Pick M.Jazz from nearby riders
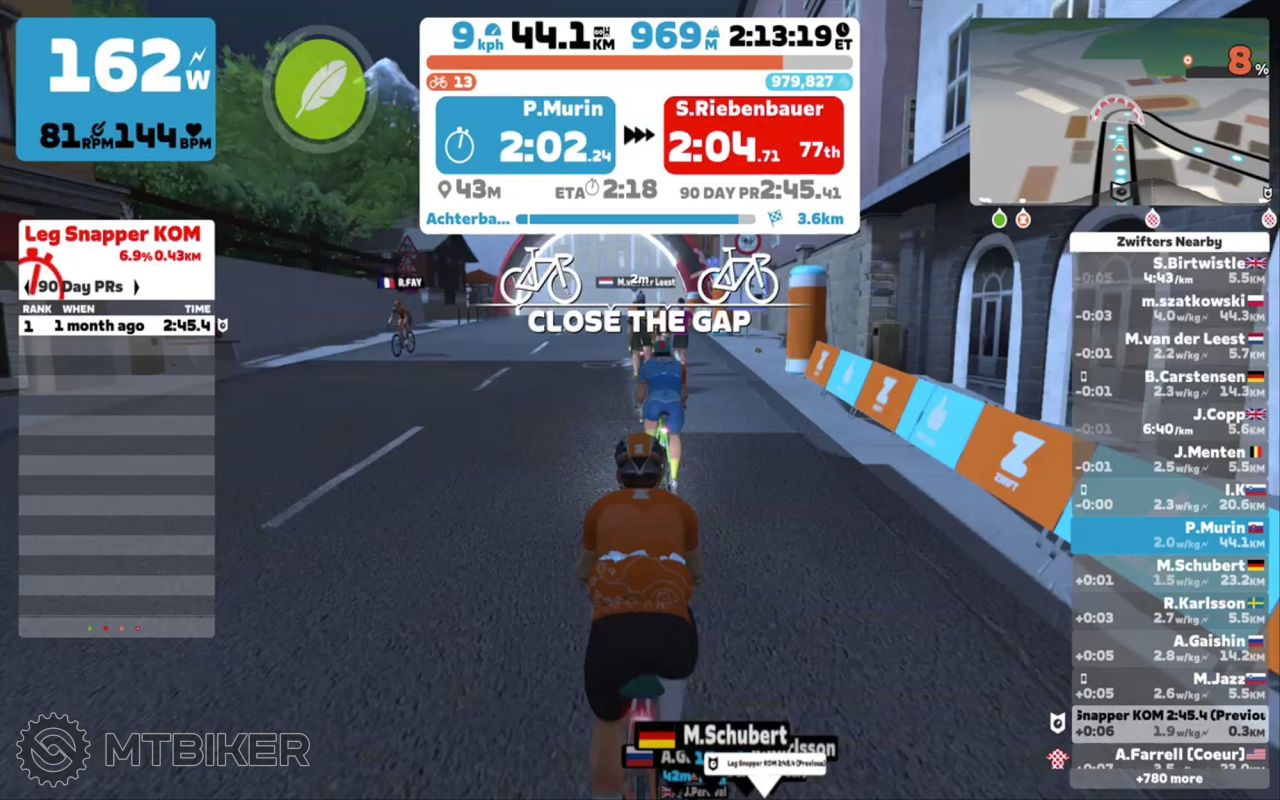Viewport: 1280px width, 800px height. click(1169, 686)
